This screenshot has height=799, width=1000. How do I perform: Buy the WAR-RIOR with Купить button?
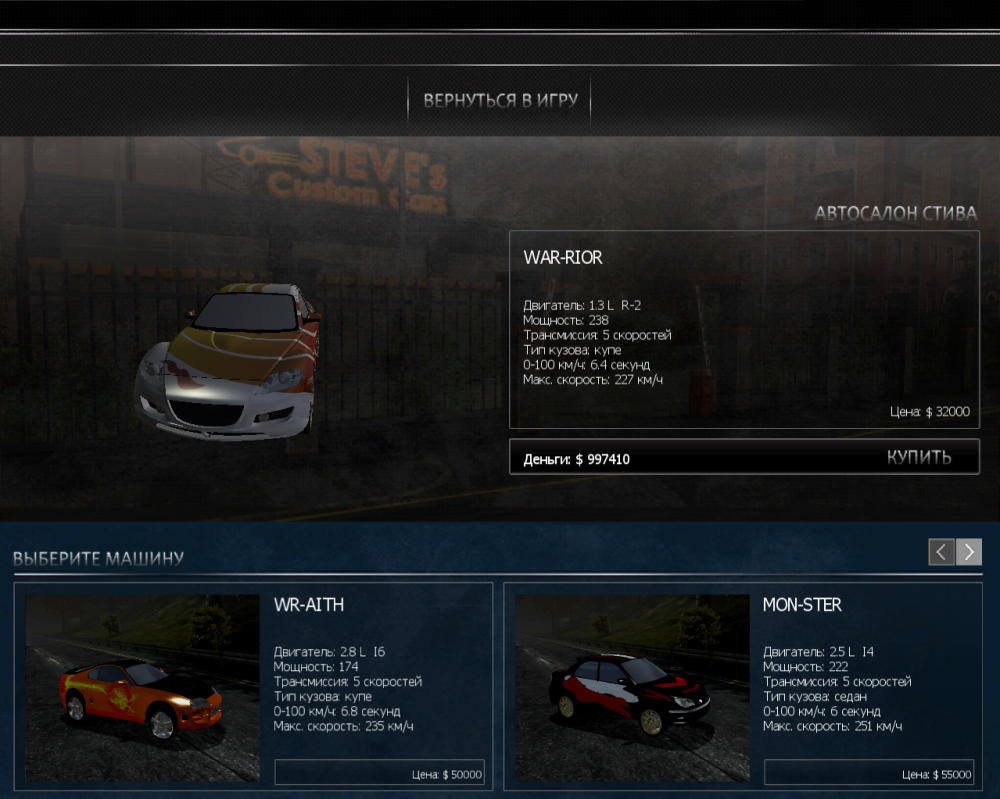918,458
